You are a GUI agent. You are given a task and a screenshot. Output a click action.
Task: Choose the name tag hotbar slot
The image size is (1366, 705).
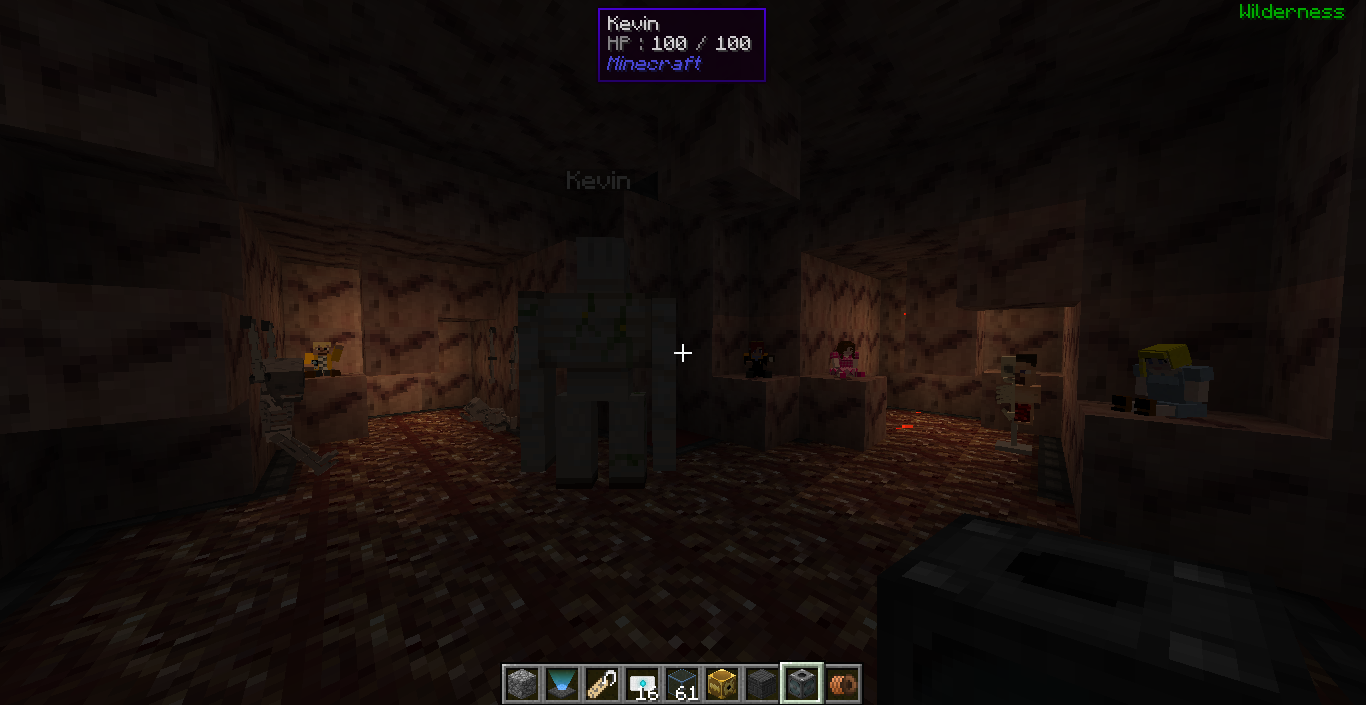pos(602,684)
